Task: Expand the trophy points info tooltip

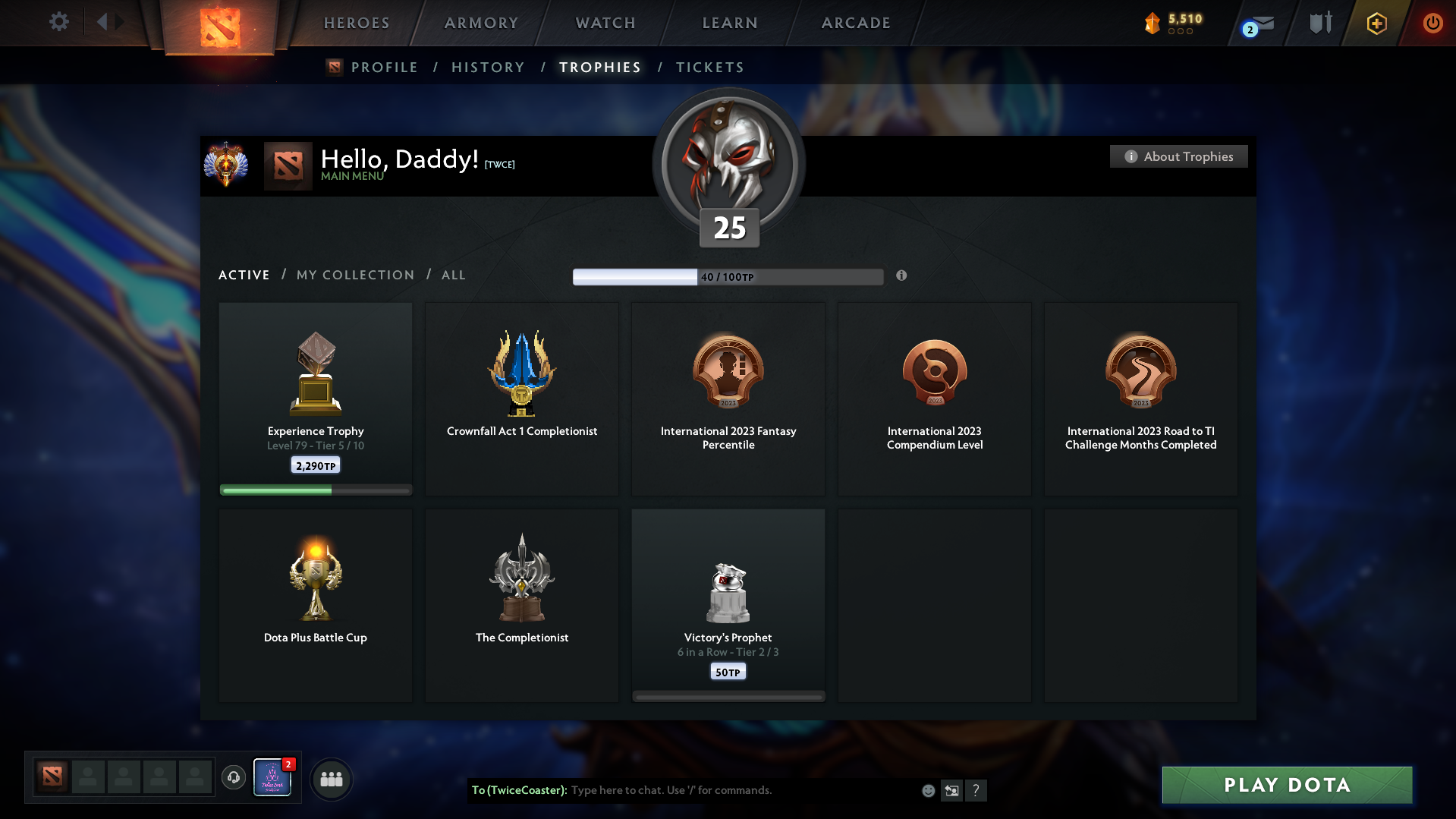Action: tap(901, 276)
